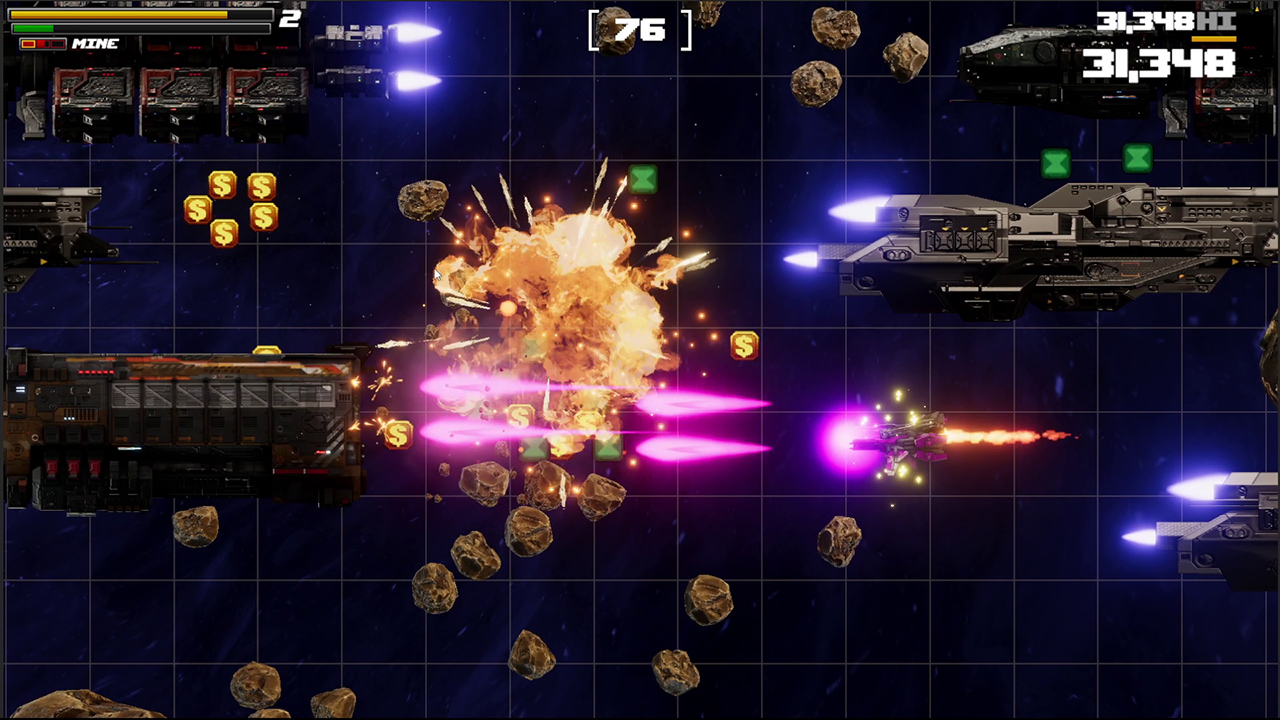Click the timer showing 76
The image size is (1280, 720).
click(x=640, y=30)
